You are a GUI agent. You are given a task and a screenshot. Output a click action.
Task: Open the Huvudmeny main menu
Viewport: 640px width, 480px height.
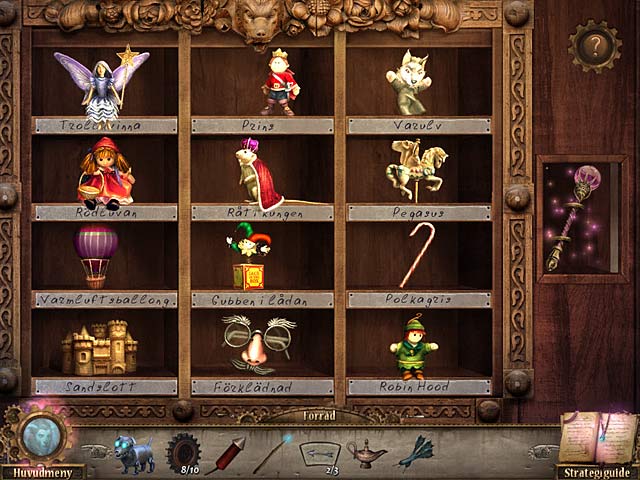tap(41, 471)
